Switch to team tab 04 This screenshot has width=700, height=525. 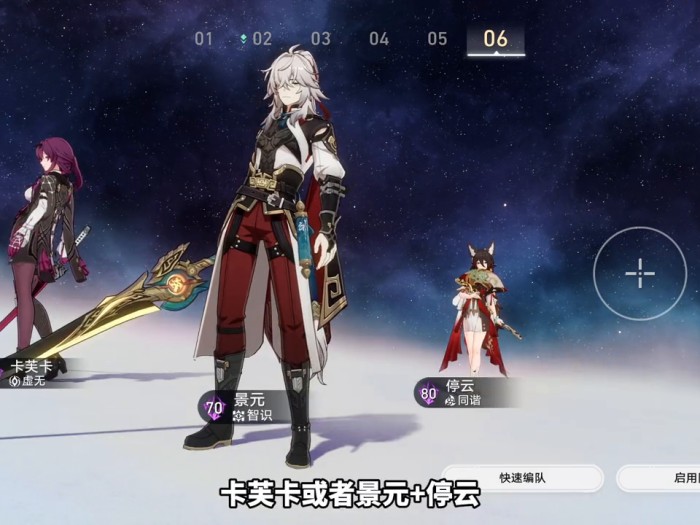[x=379, y=39]
